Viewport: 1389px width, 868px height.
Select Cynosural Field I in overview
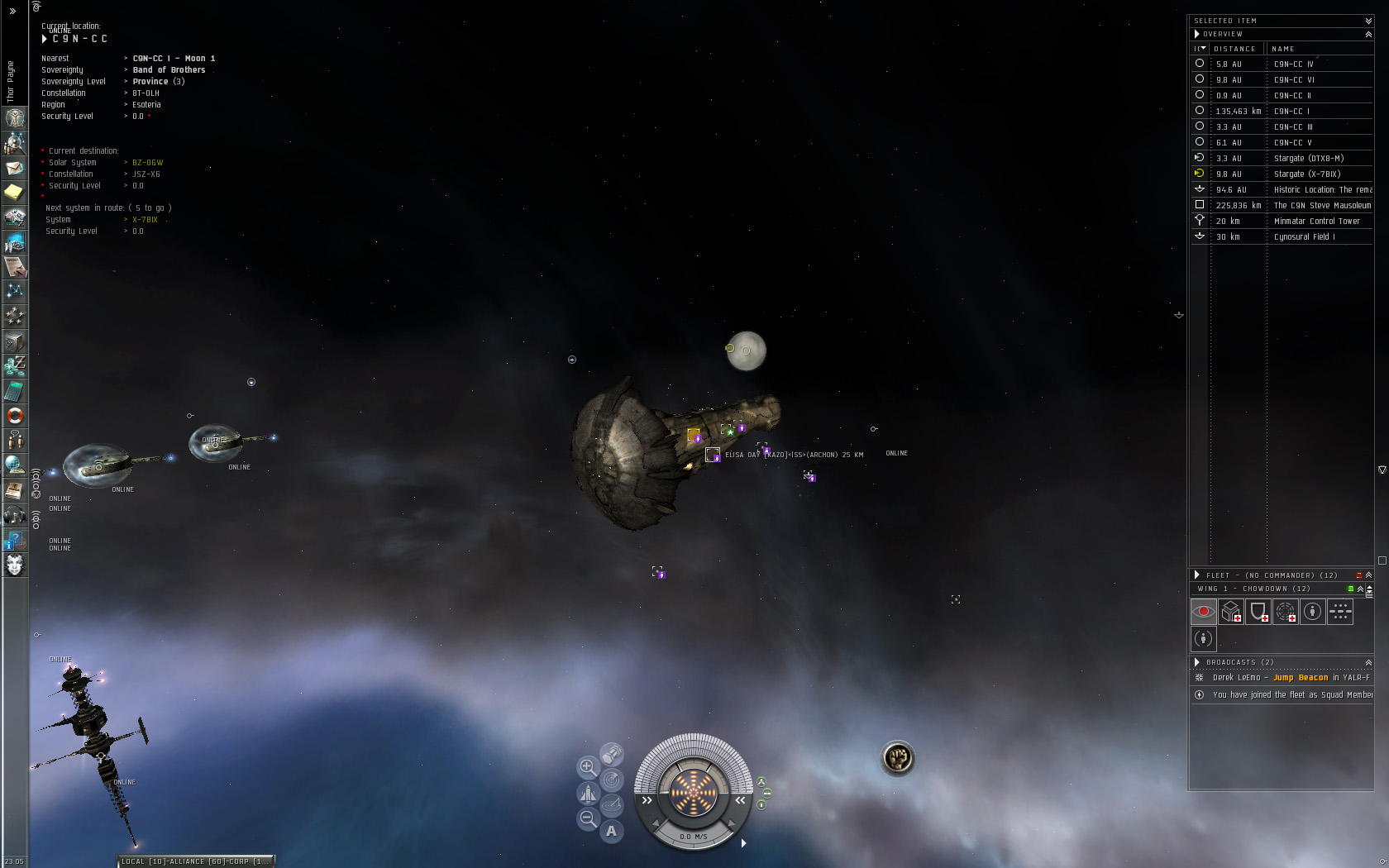[1304, 236]
